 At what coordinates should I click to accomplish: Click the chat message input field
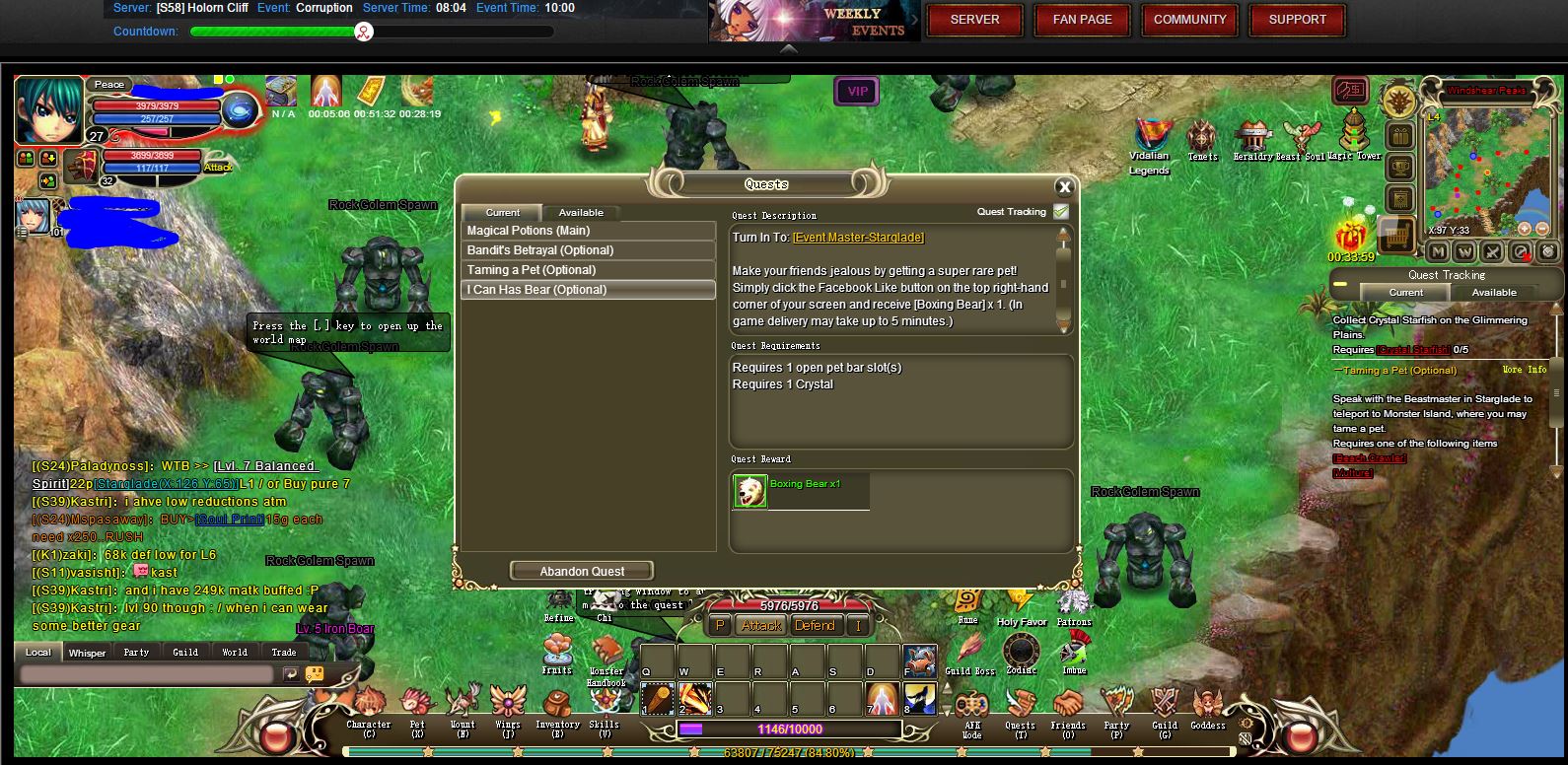(x=146, y=674)
